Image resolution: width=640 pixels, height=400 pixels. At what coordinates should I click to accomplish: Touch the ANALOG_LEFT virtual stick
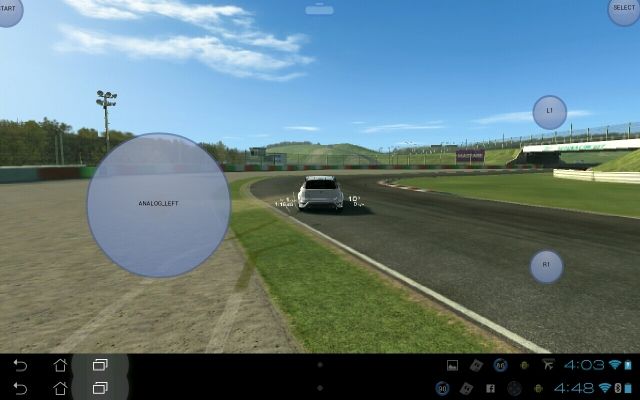[159, 204]
